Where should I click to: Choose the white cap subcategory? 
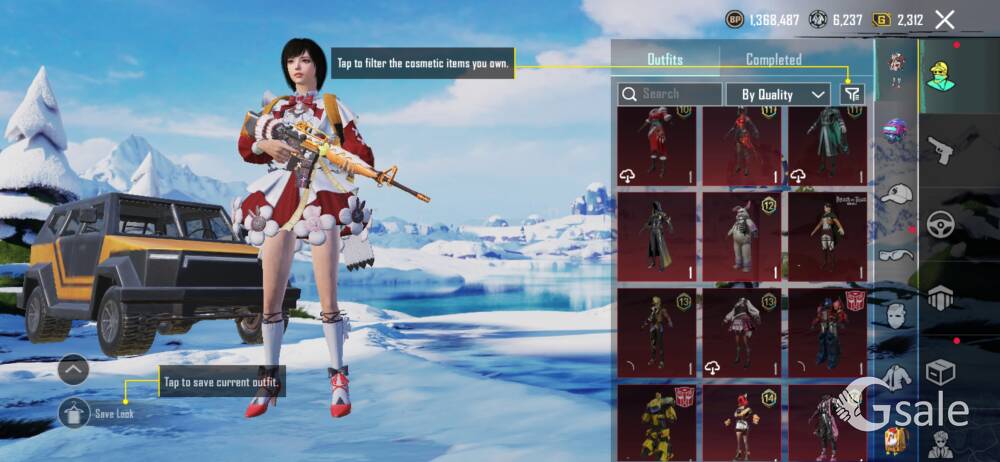(896, 194)
